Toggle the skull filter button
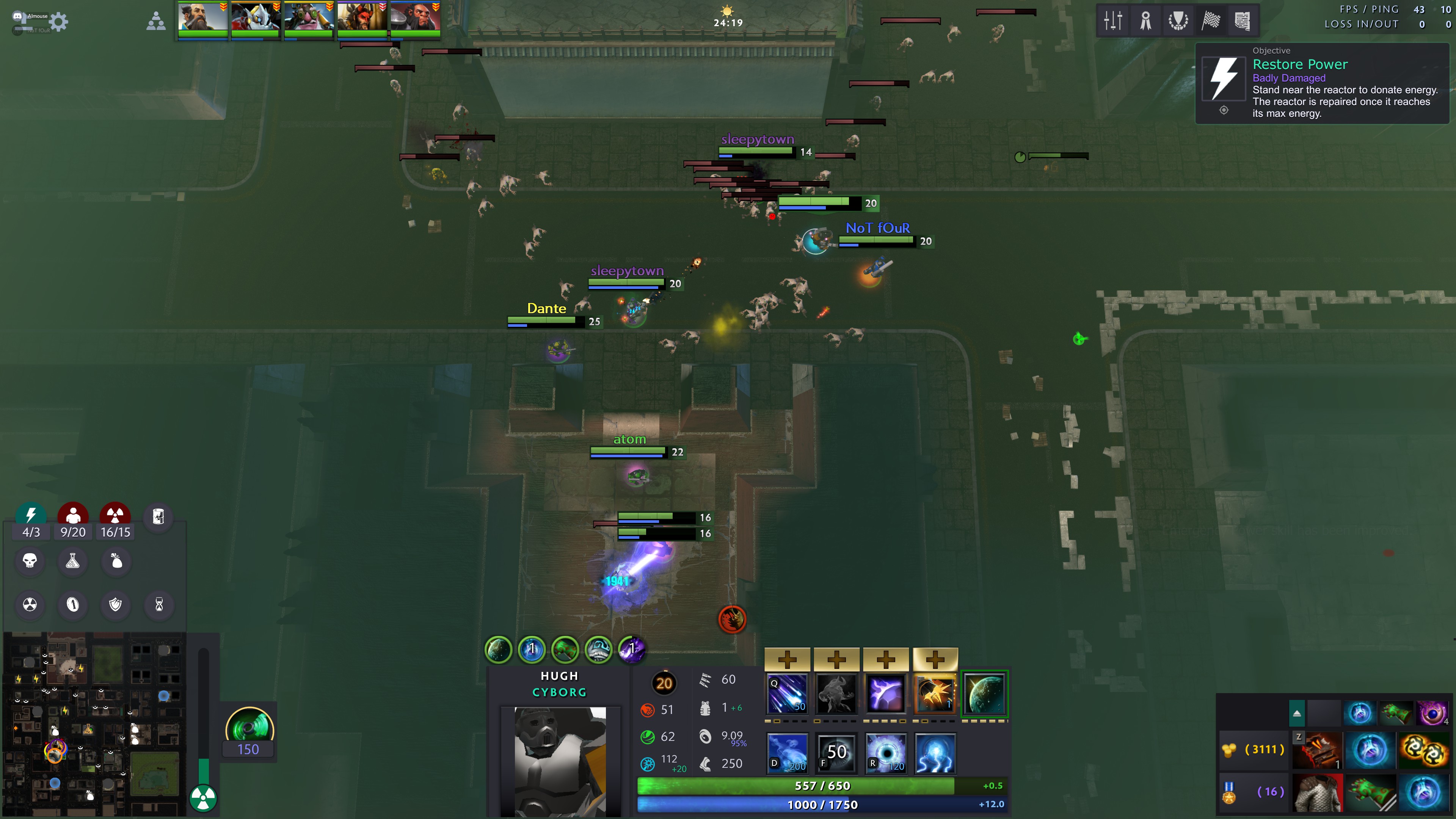The width and height of the screenshot is (1456, 819). (30, 561)
